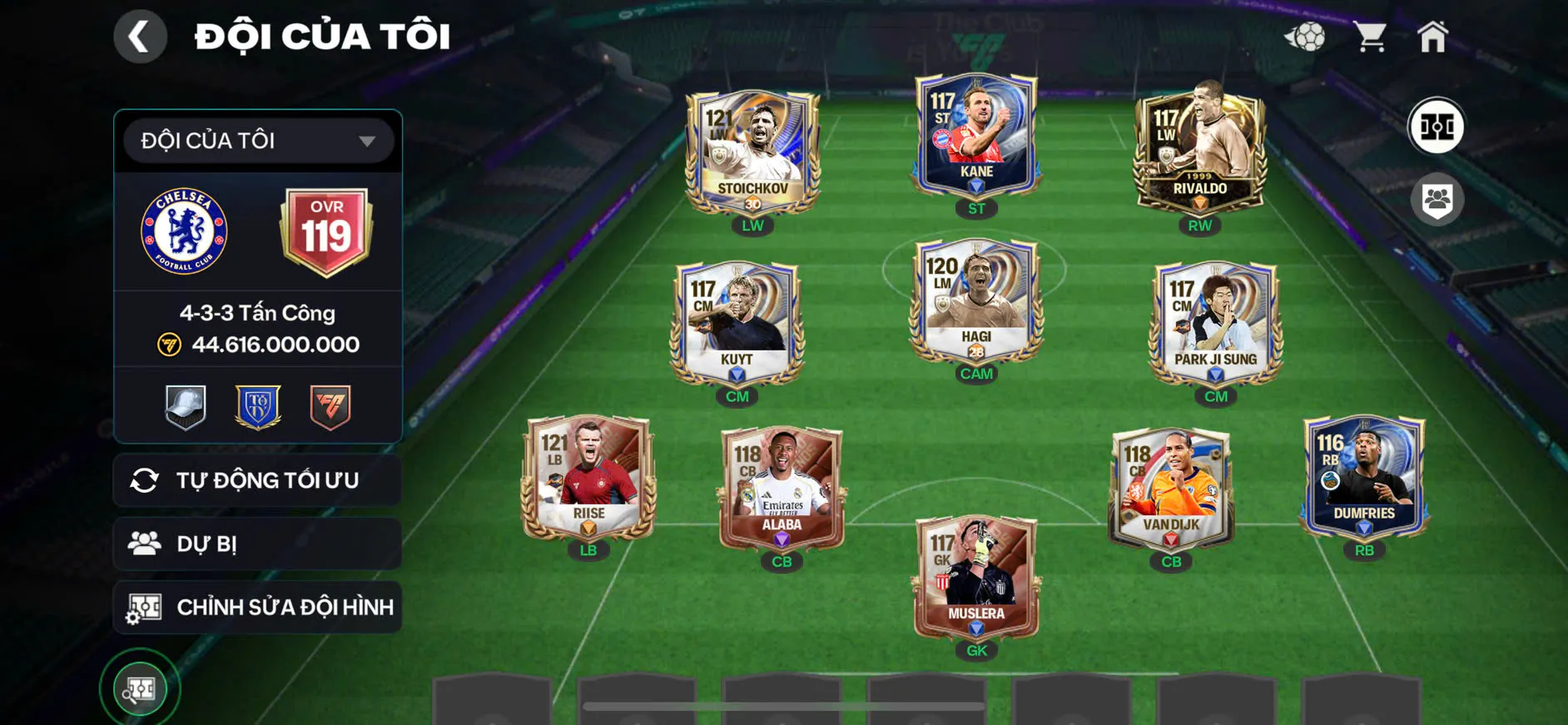Click the Chelsea club badge
This screenshot has height=725, width=1568.
184,231
